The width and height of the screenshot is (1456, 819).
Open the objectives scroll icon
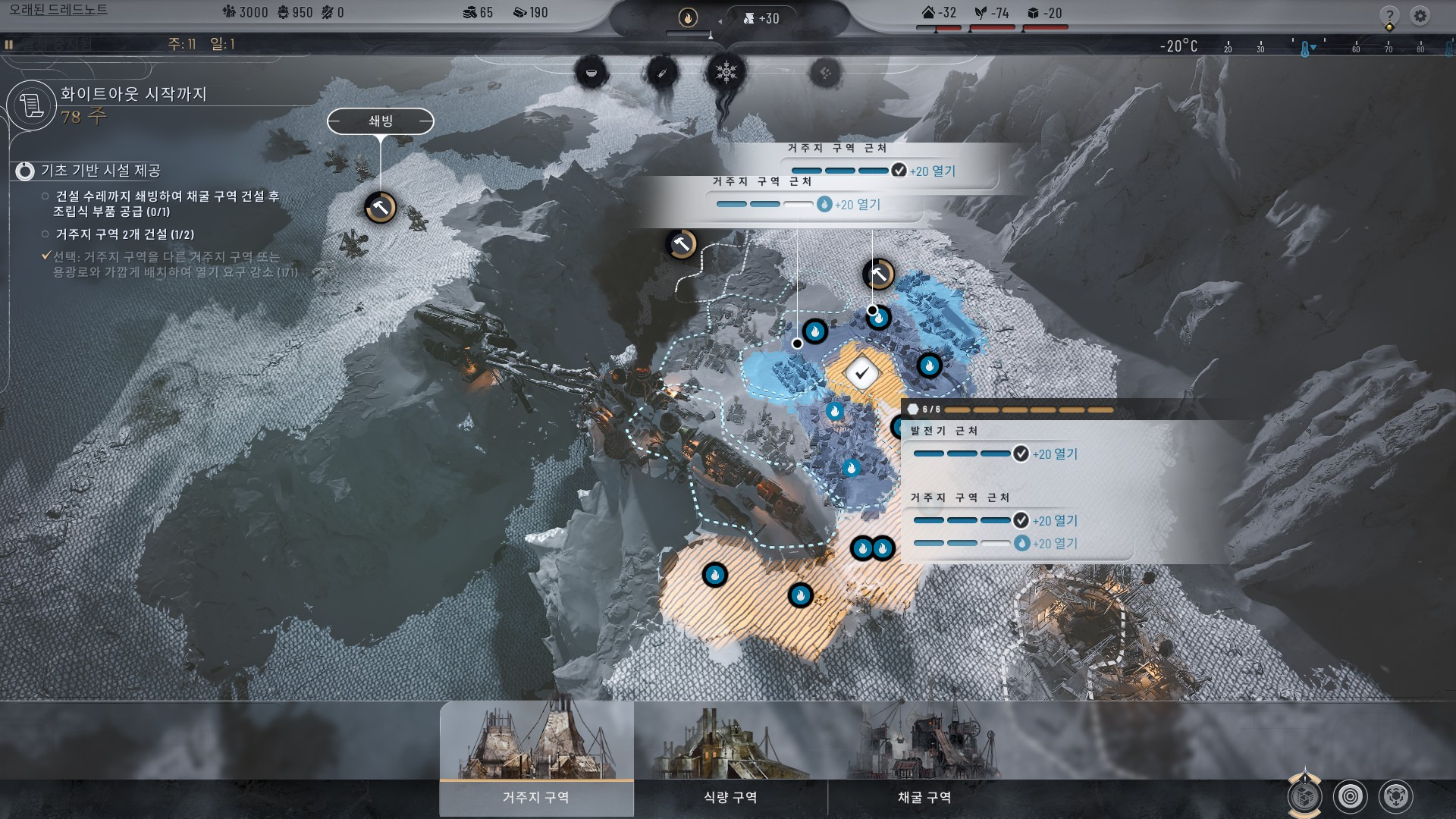pyautogui.click(x=32, y=105)
